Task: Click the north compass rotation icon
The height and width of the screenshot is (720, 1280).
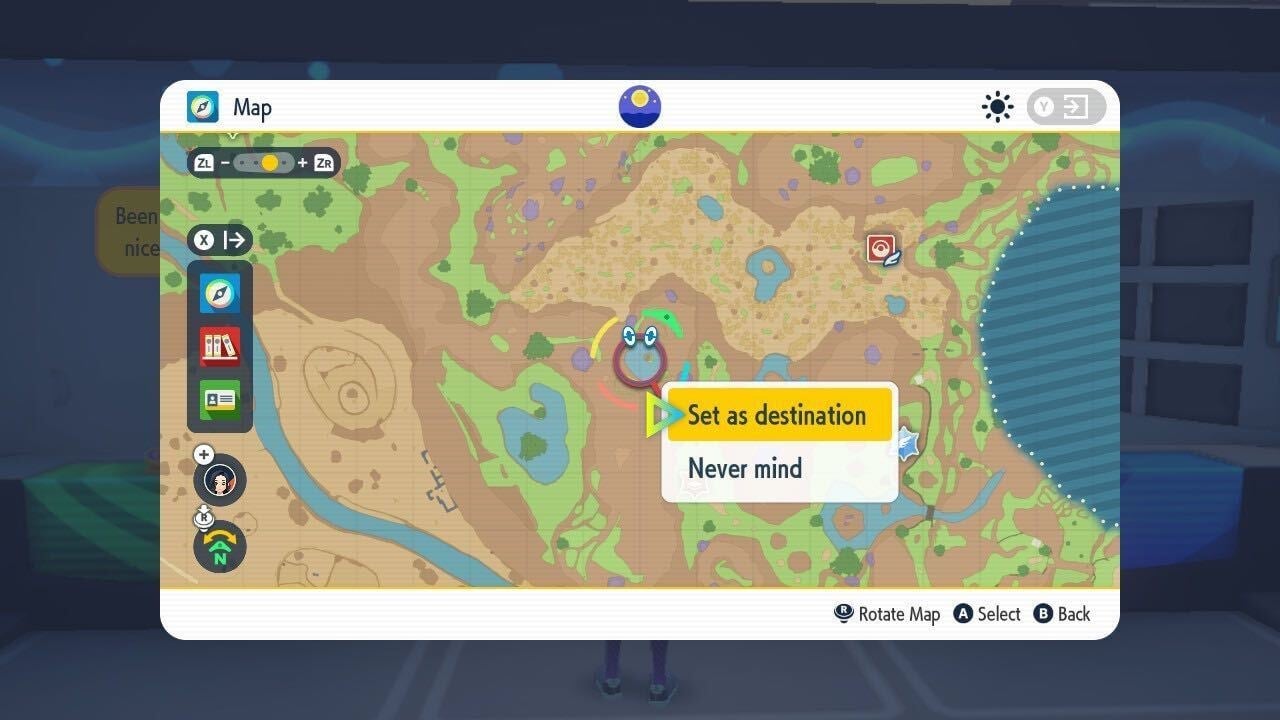Action: (x=219, y=546)
